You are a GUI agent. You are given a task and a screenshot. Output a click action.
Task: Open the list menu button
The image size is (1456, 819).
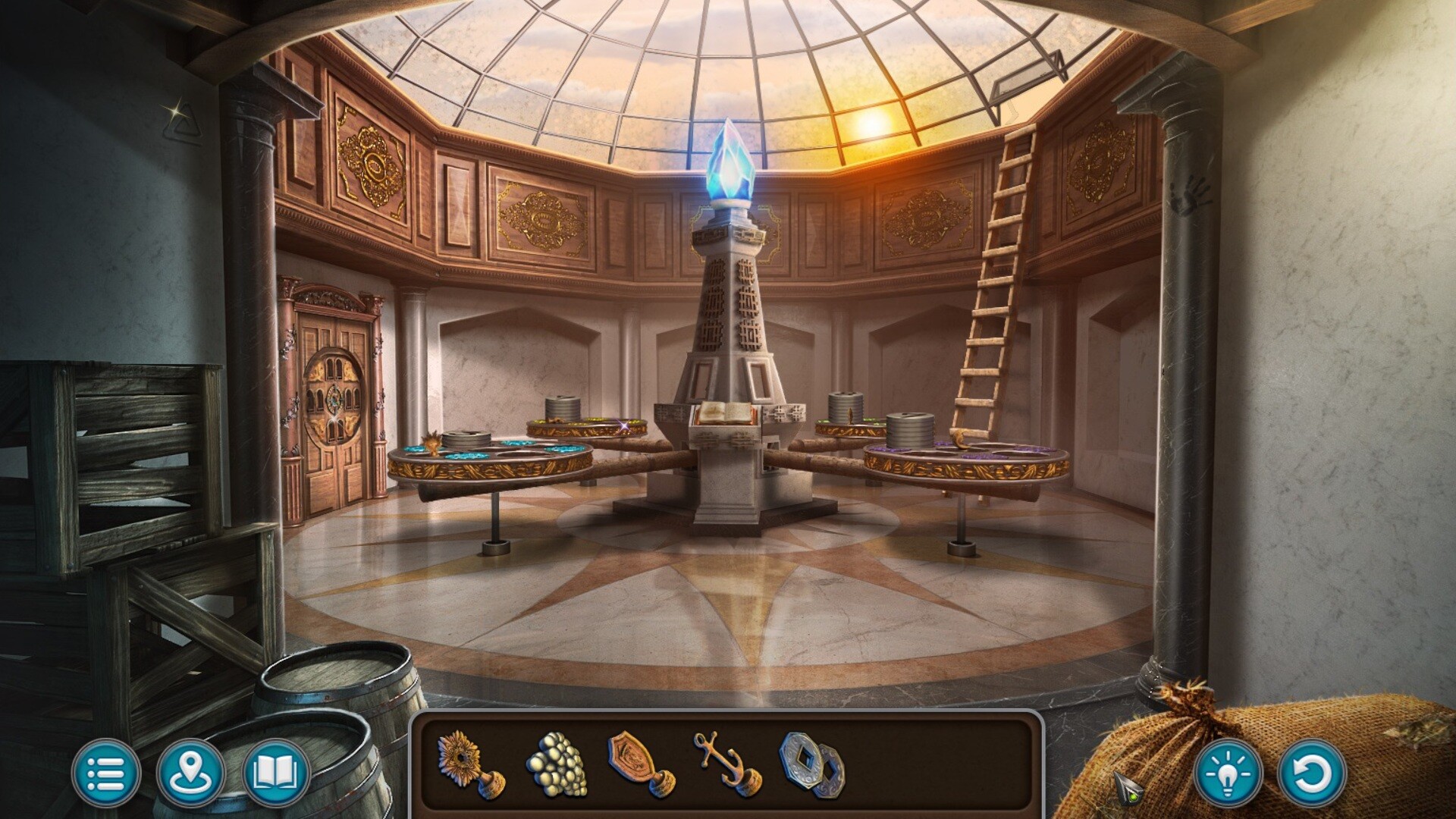pyautogui.click(x=106, y=774)
